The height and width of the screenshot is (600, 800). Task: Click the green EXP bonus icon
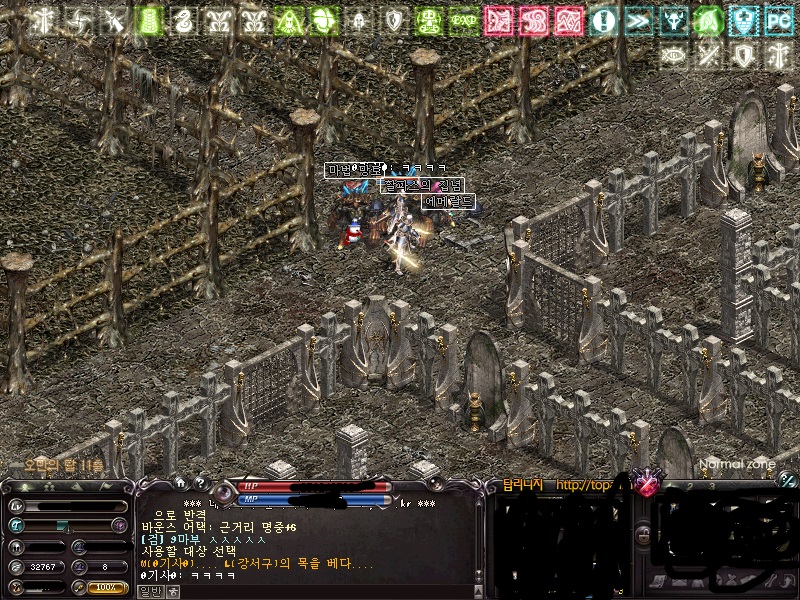[464, 20]
